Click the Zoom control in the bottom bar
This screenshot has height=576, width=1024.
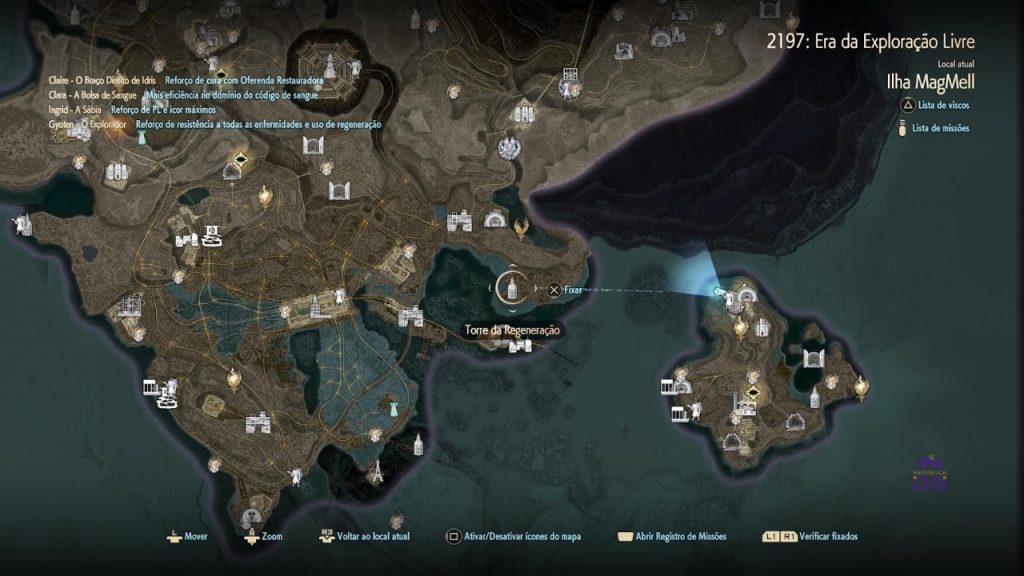click(263, 537)
